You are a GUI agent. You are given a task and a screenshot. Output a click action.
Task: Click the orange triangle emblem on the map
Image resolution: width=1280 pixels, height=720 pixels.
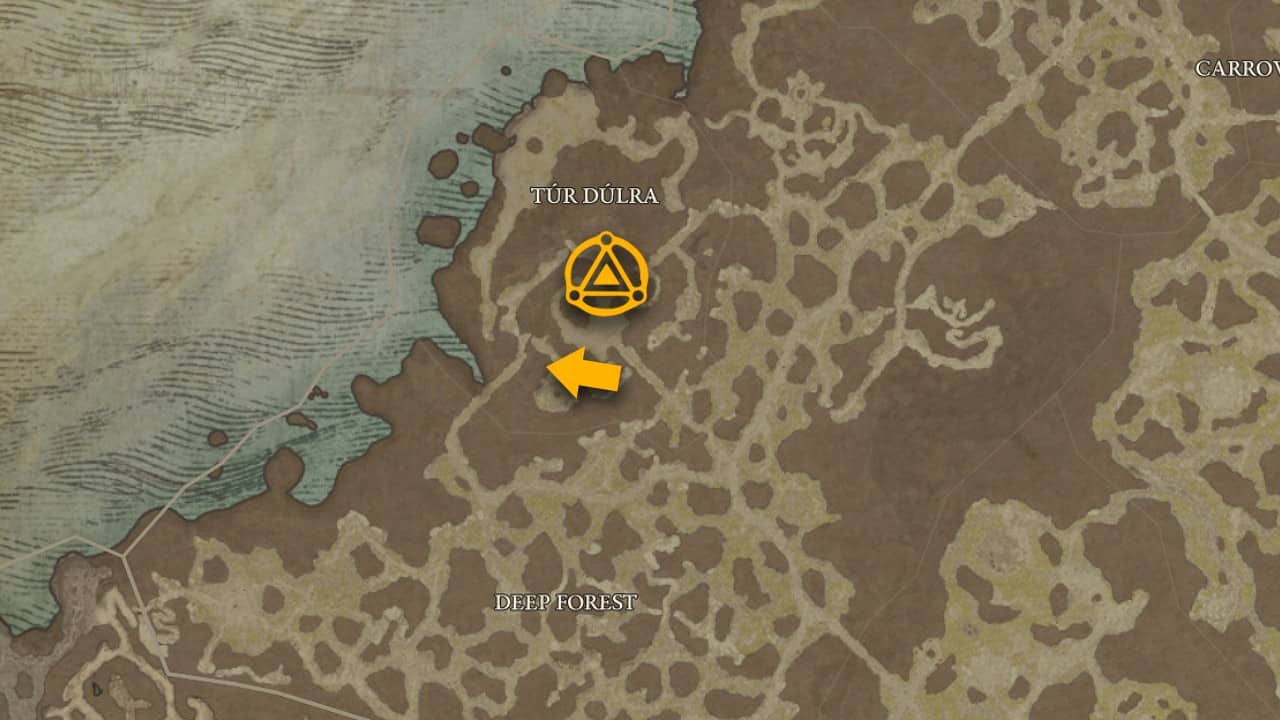pyautogui.click(x=605, y=275)
